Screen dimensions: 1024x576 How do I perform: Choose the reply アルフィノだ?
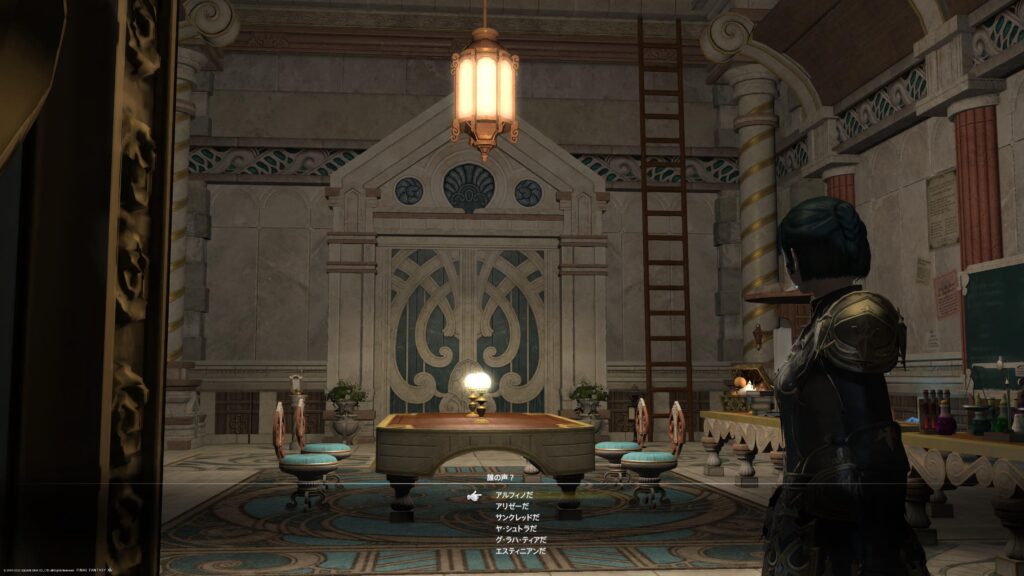(514, 495)
